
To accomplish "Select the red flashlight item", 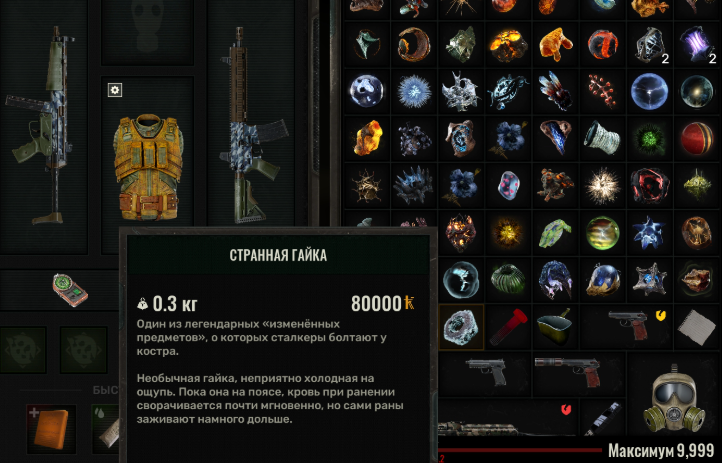I will (508, 324).
